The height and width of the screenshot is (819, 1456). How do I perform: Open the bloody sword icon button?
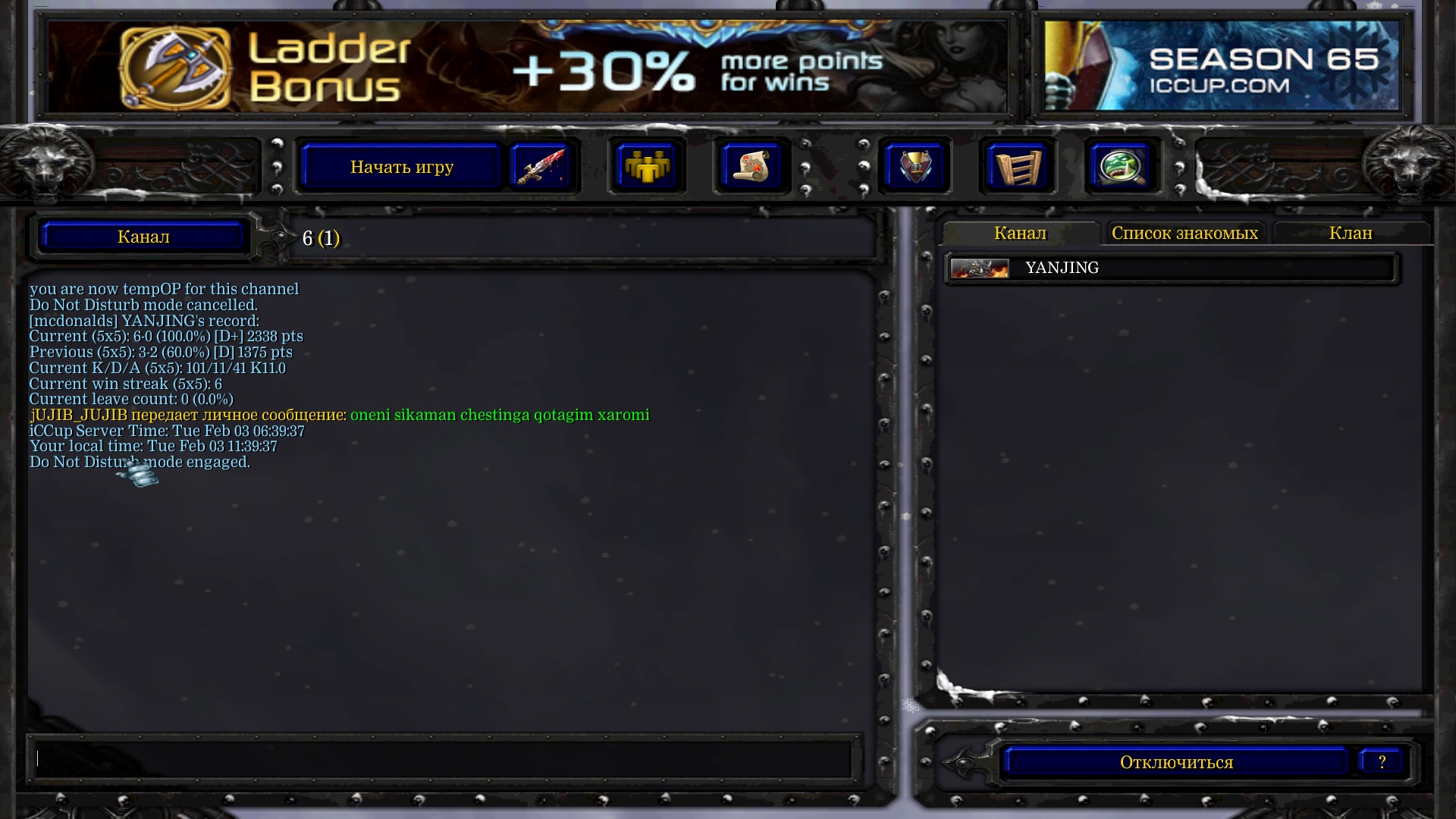(541, 167)
